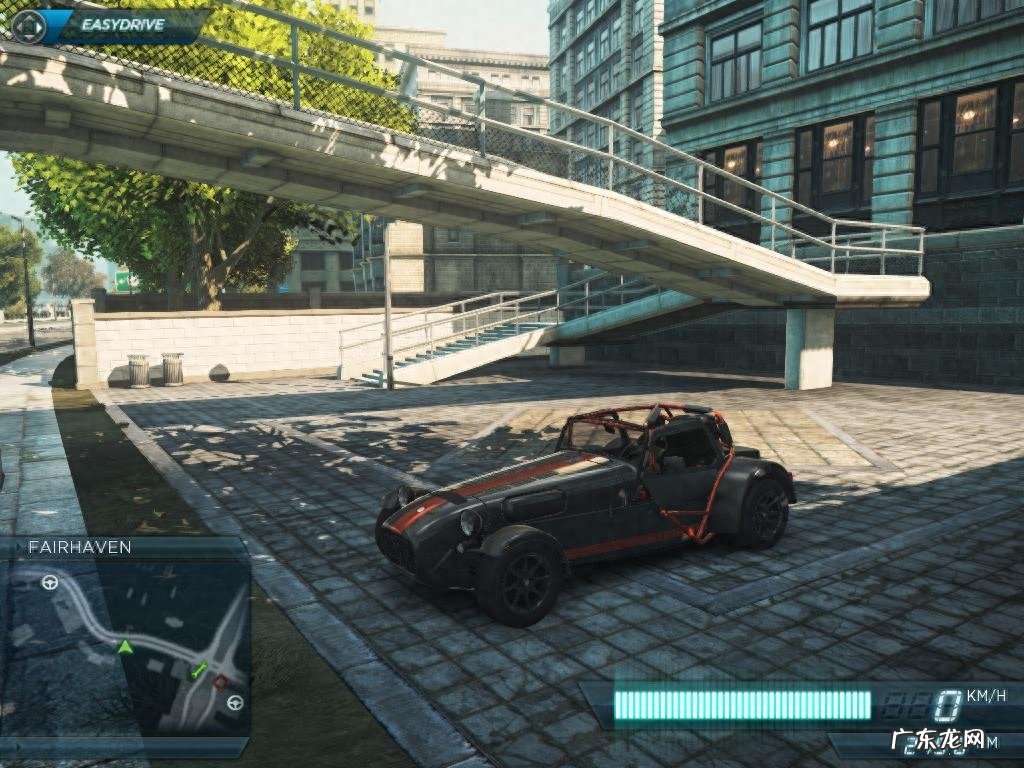Click the EasyDrive d-pad icon
The image size is (1024, 768).
tap(28, 26)
